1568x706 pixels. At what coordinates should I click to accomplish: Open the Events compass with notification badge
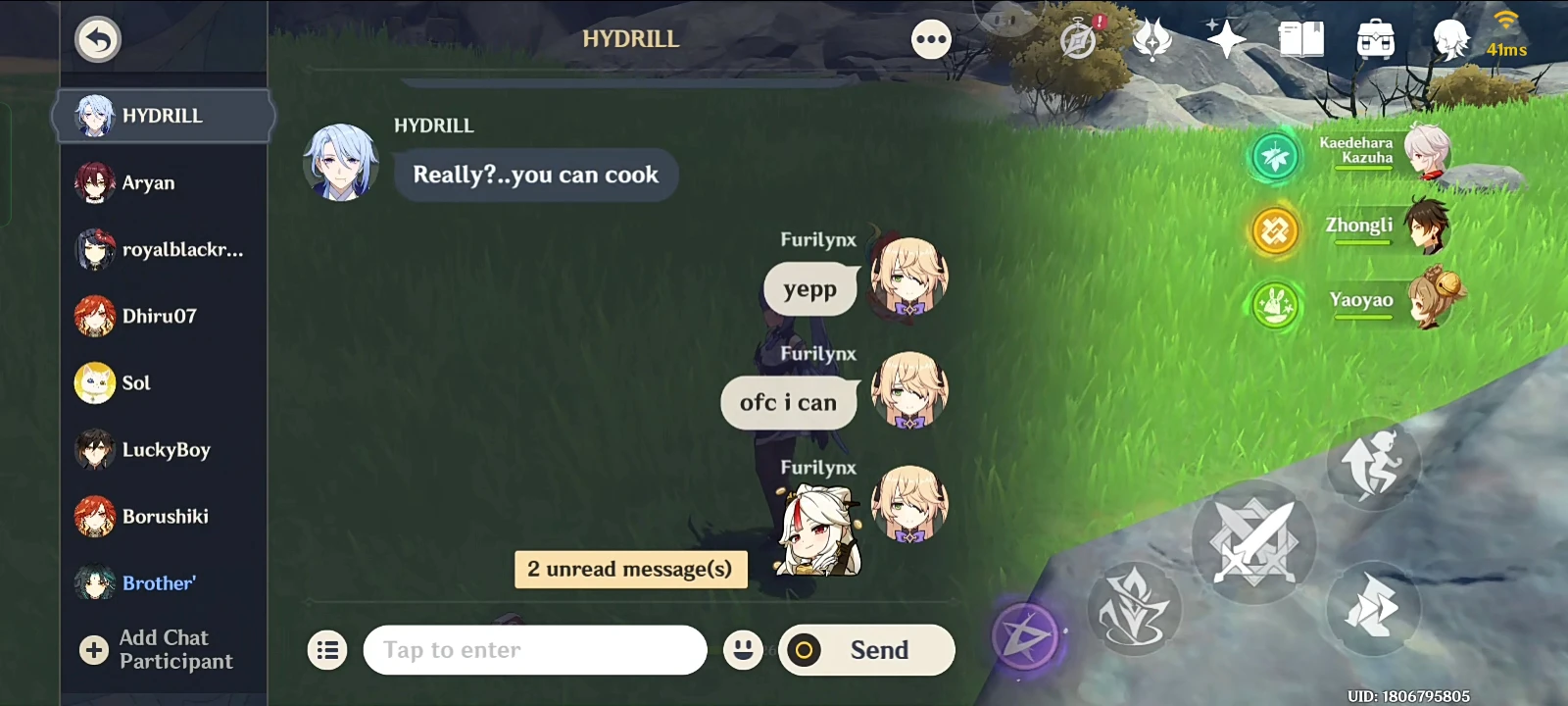1075,39
